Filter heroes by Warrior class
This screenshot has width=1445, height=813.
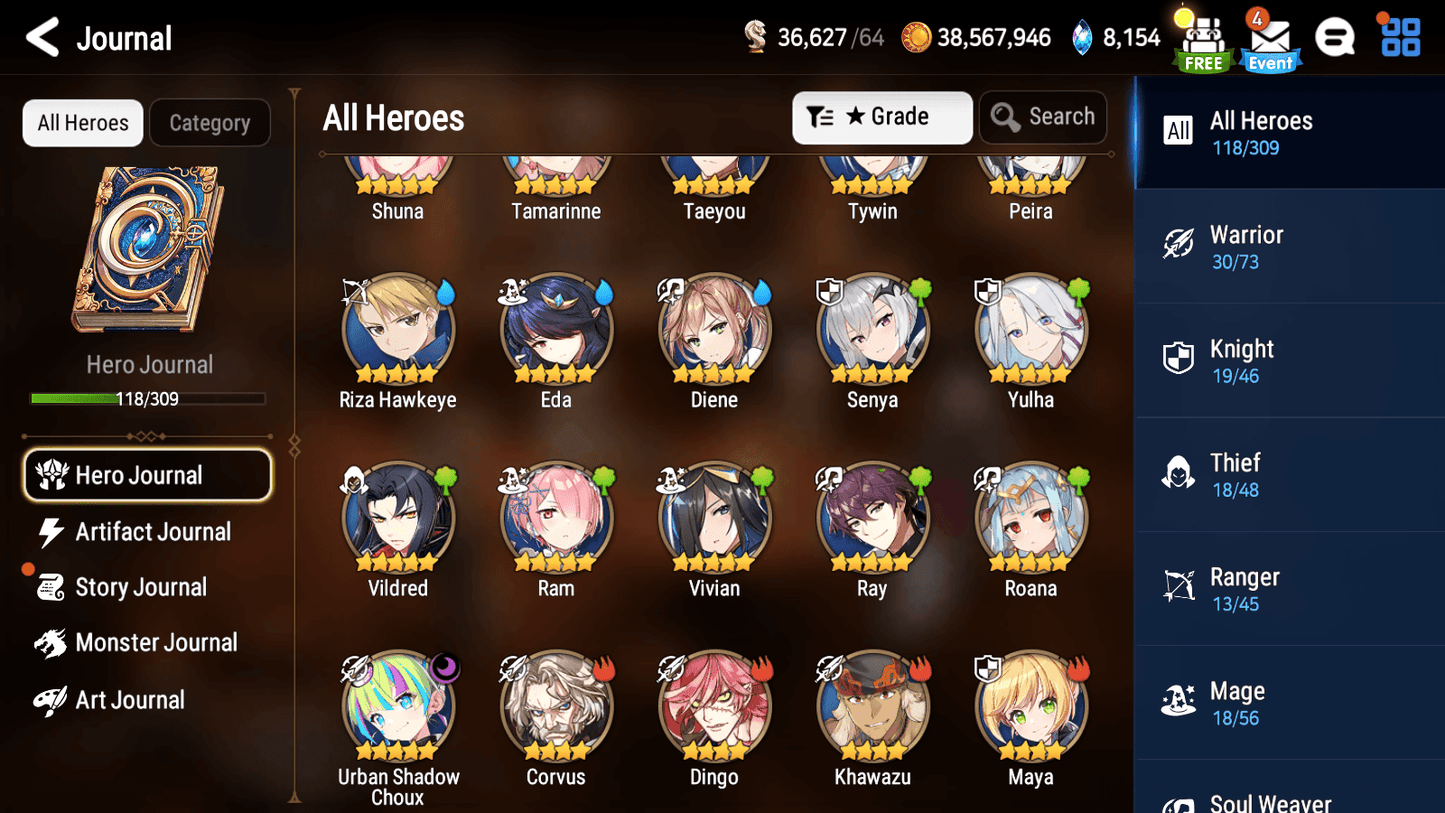click(1288, 245)
